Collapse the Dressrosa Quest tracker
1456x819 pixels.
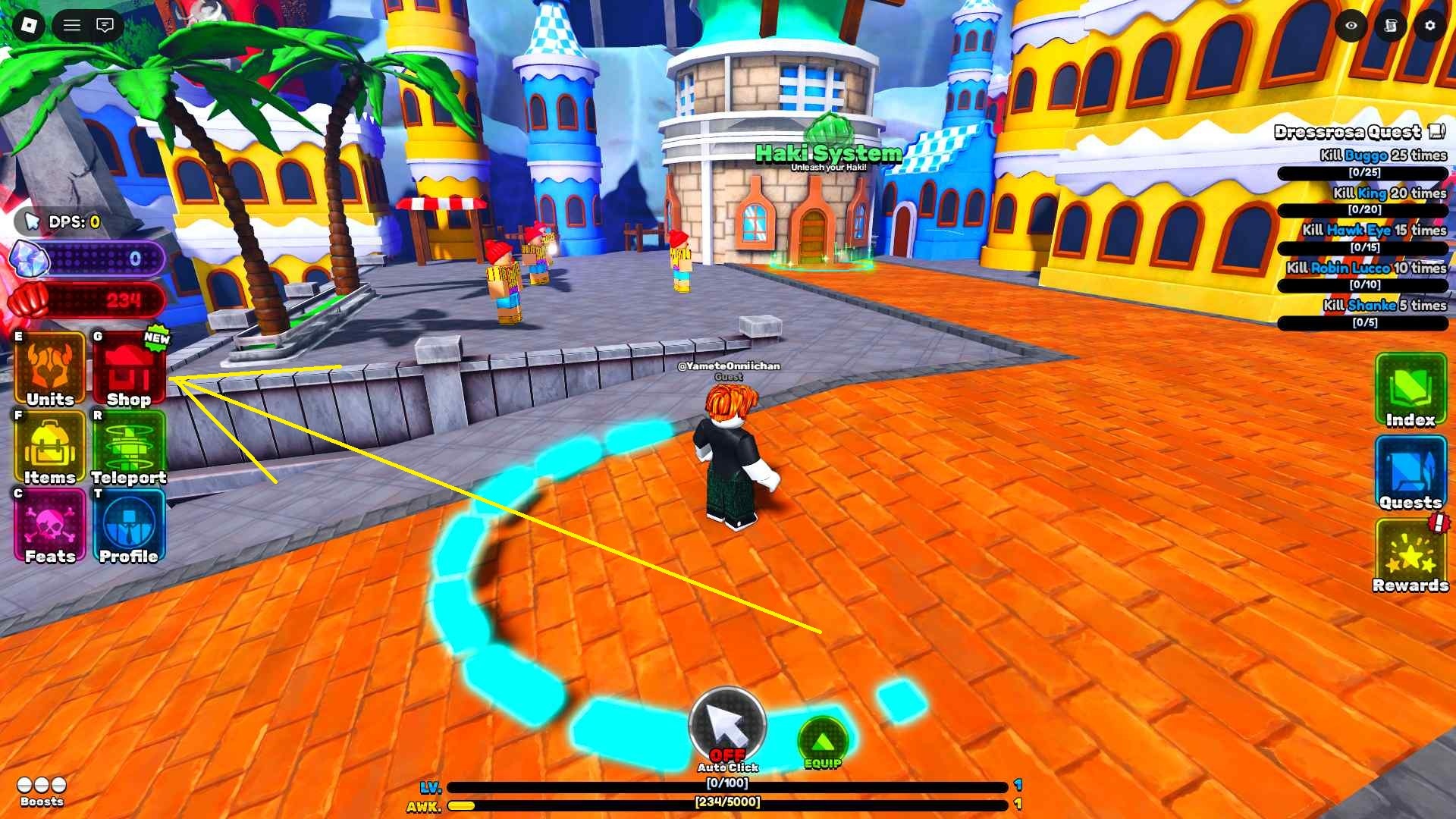1436,132
